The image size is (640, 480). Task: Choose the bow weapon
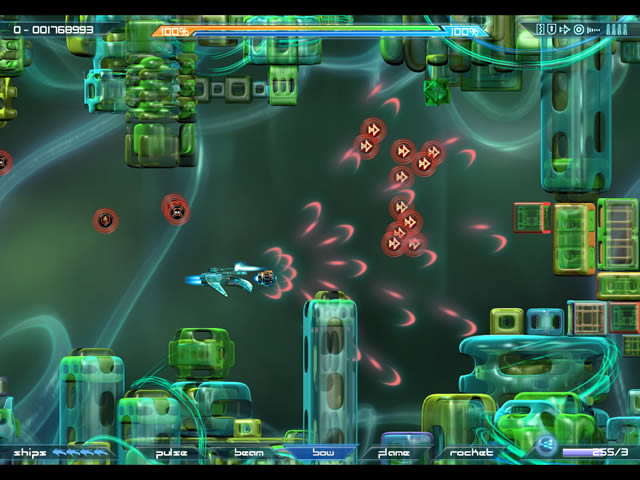(x=321, y=453)
